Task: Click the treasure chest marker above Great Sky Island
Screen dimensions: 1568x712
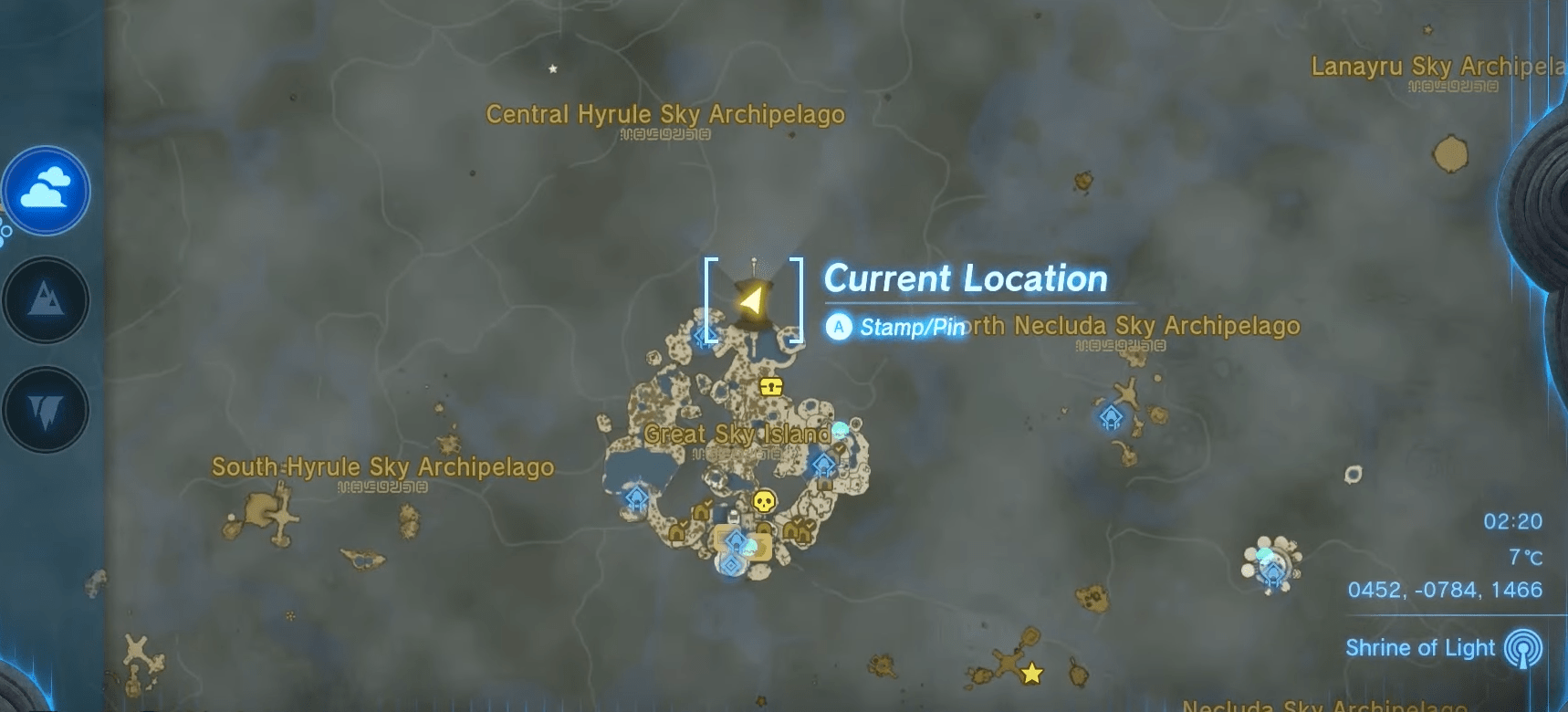Action: click(769, 387)
